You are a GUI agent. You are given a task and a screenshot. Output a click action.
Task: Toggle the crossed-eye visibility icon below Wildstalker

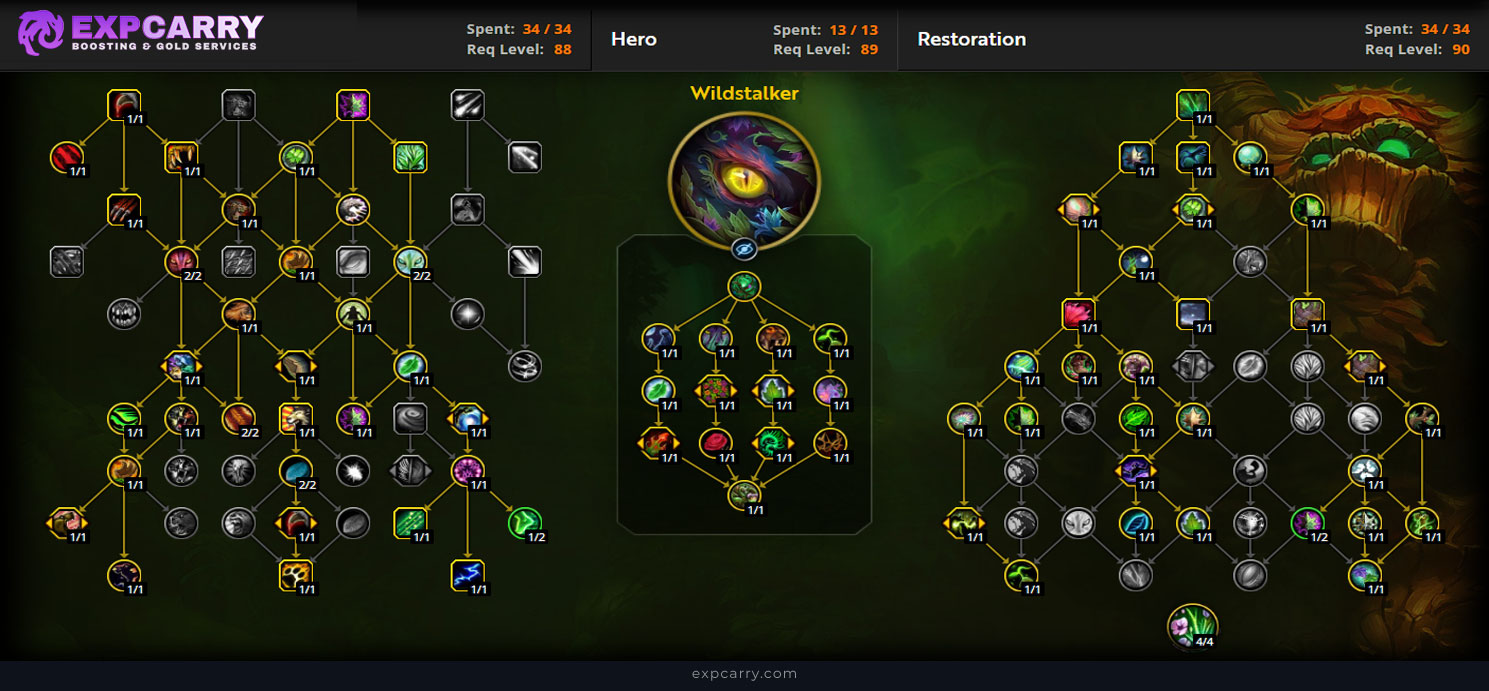pyautogui.click(x=744, y=249)
